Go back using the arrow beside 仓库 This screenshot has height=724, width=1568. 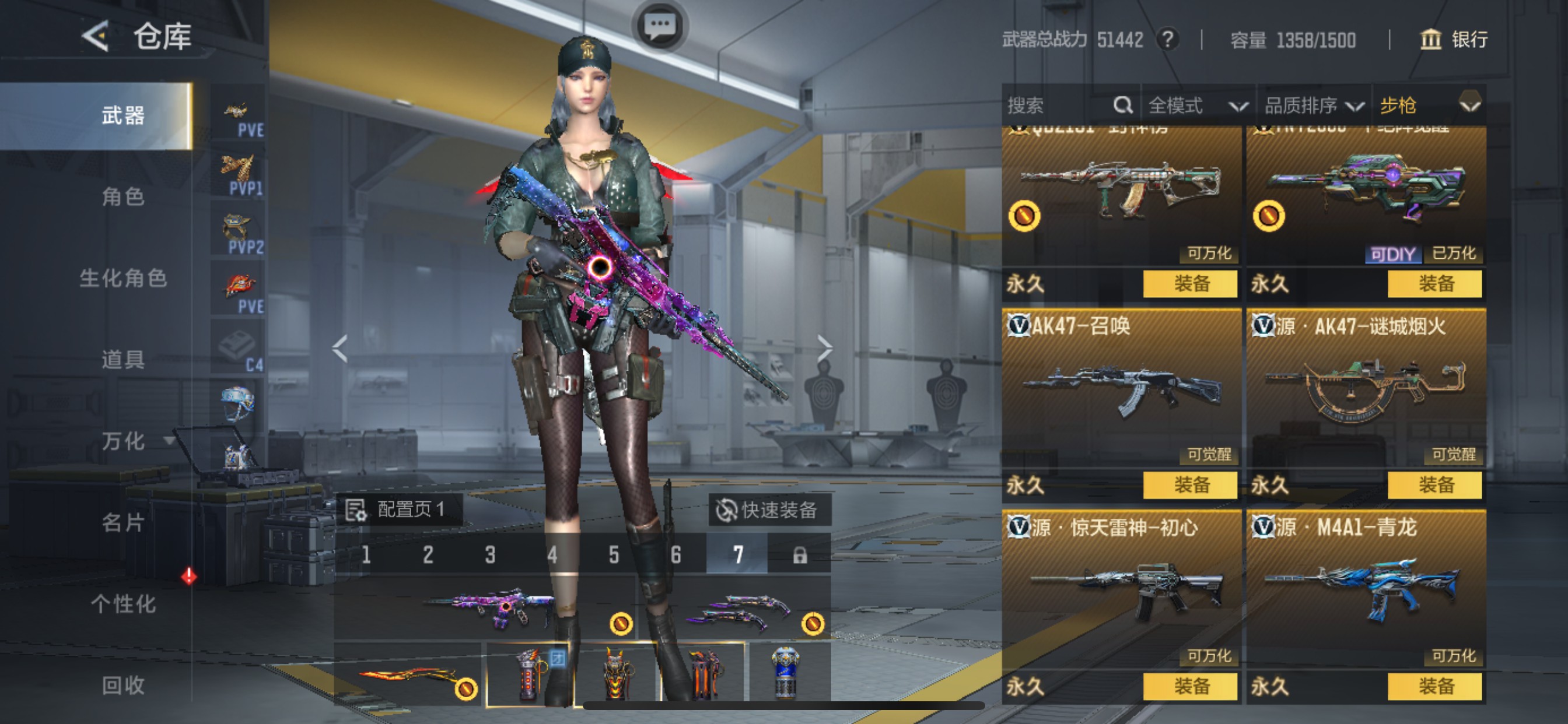(x=96, y=37)
